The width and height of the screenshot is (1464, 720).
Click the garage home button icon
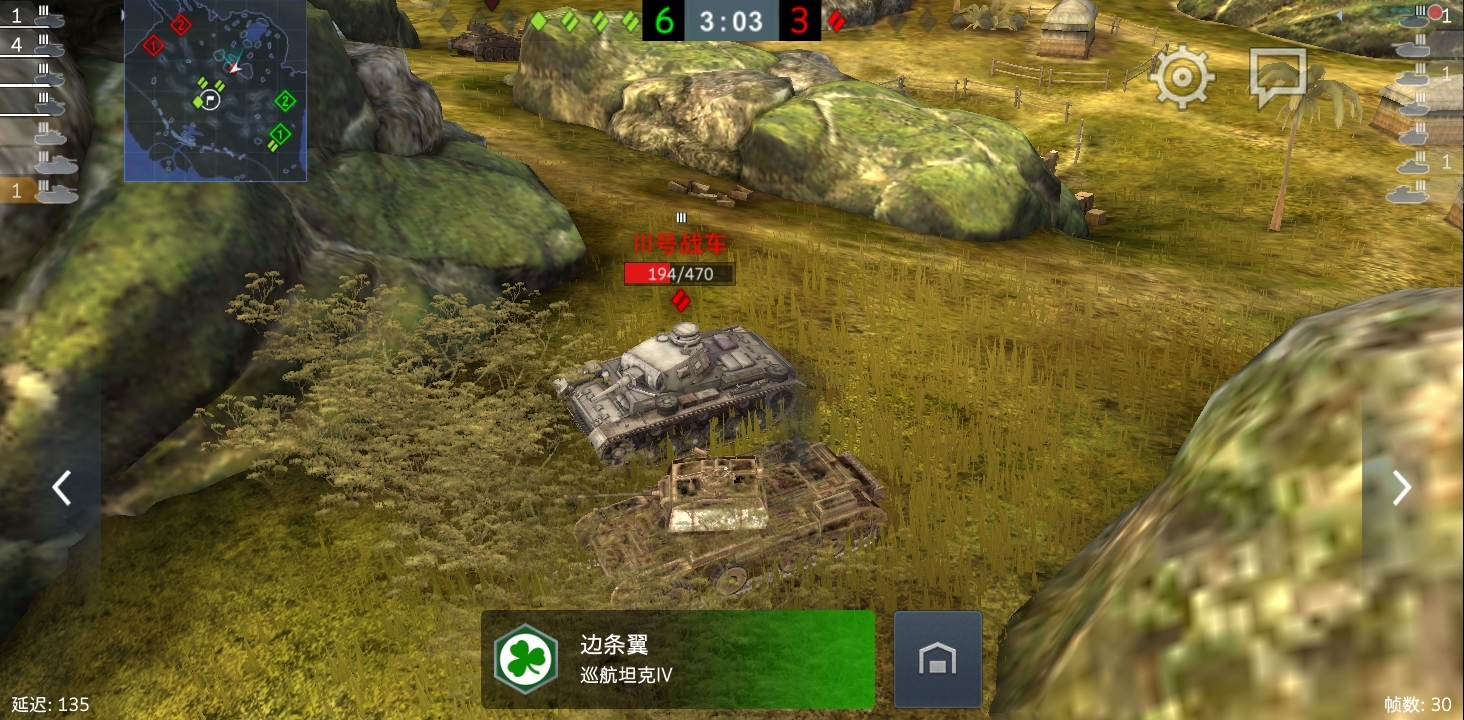click(x=937, y=659)
